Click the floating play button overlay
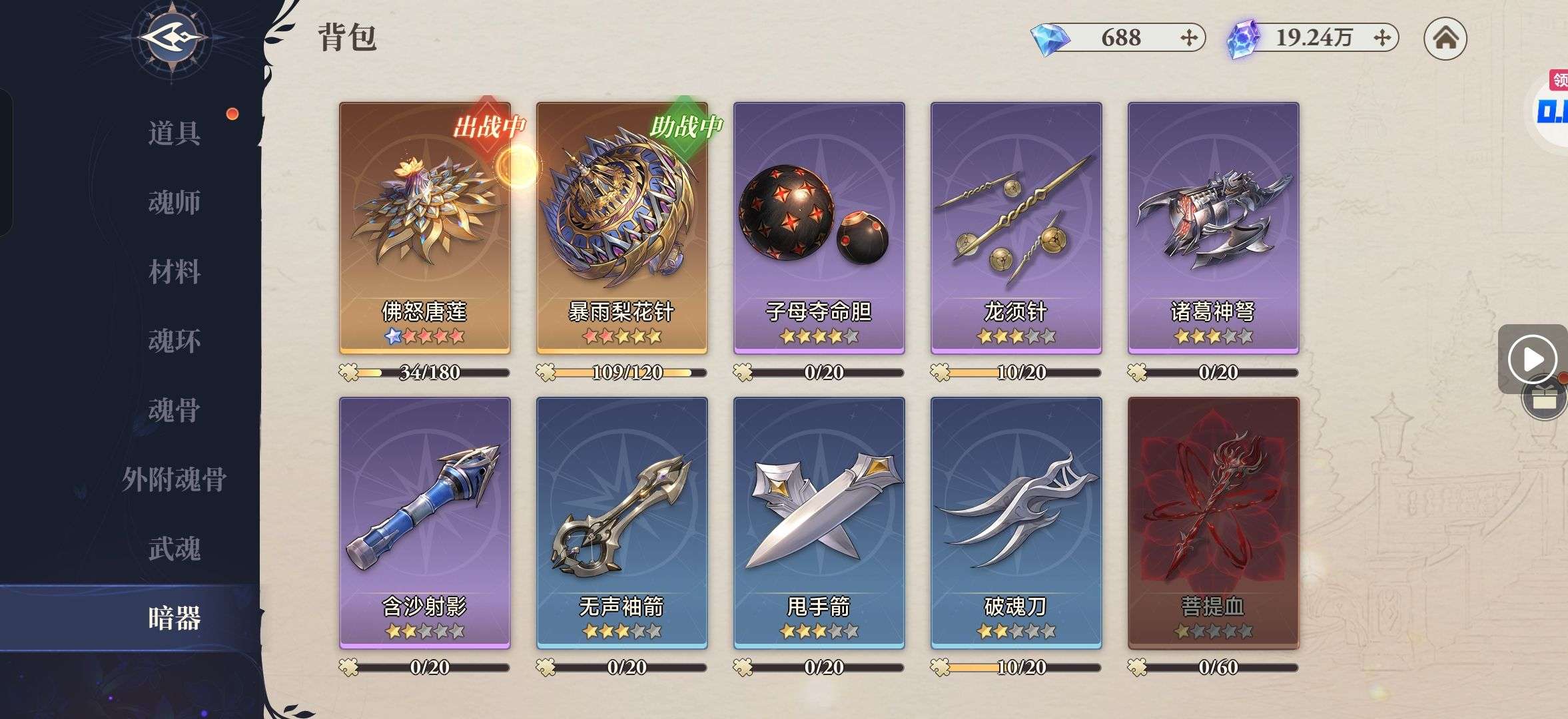Image resolution: width=1568 pixels, height=719 pixels. tap(1532, 359)
